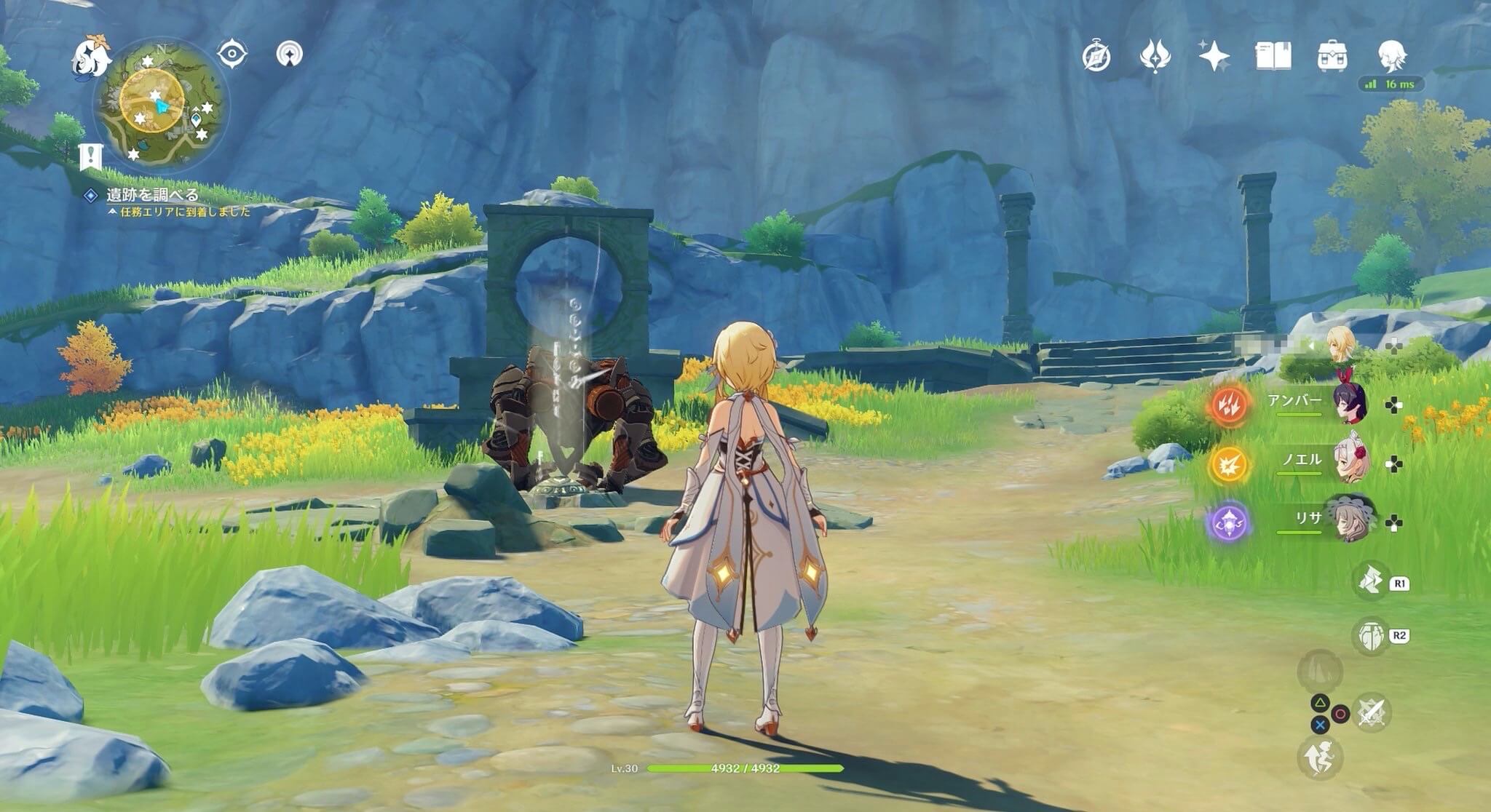This screenshot has height=812, width=1491.
Task: Open the compass icon in top bar
Action: point(1096,57)
